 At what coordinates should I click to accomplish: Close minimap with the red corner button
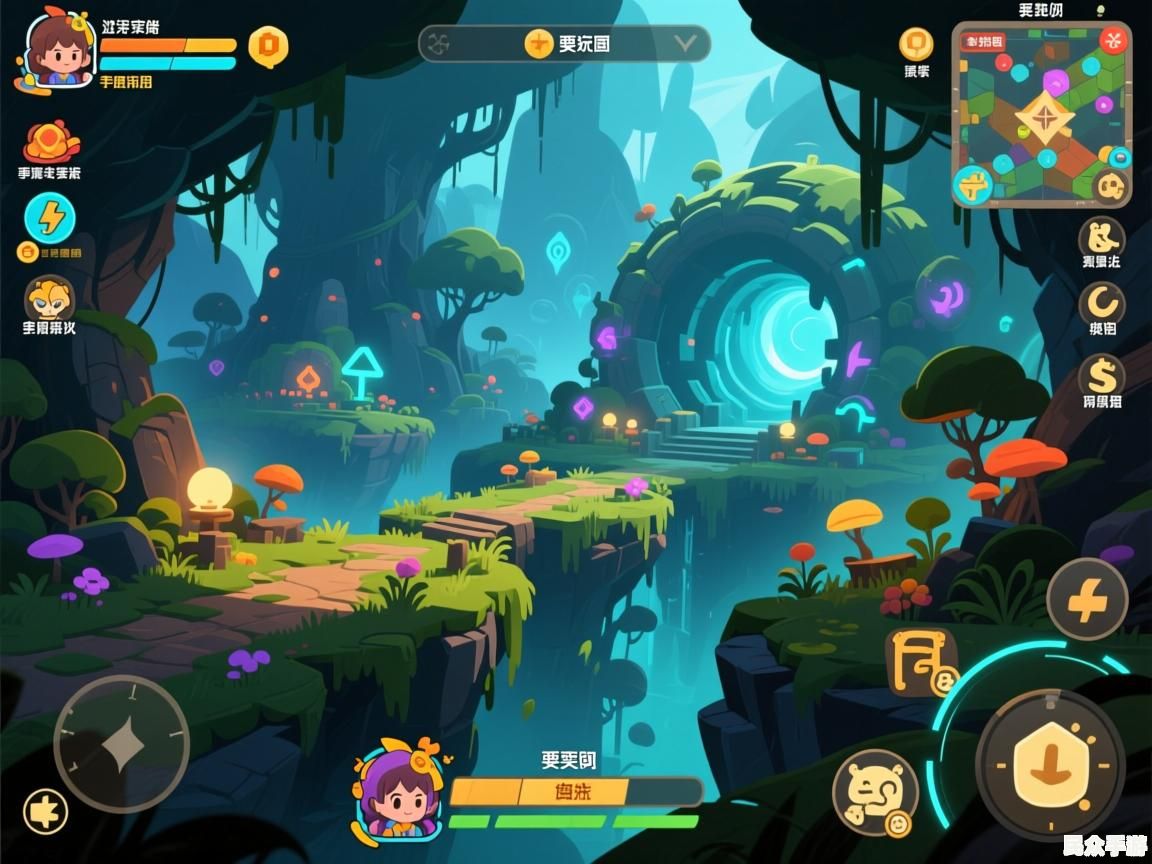pyautogui.click(x=1114, y=40)
